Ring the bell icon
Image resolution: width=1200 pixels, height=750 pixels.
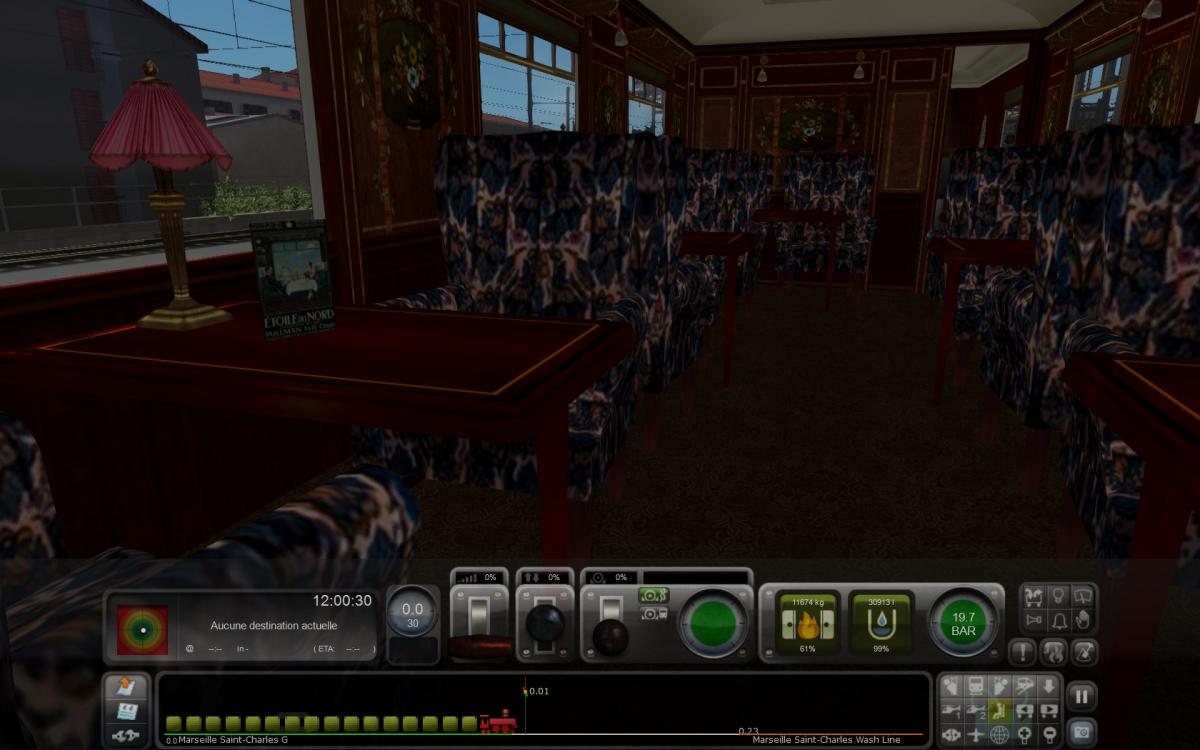pyautogui.click(x=1059, y=621)
